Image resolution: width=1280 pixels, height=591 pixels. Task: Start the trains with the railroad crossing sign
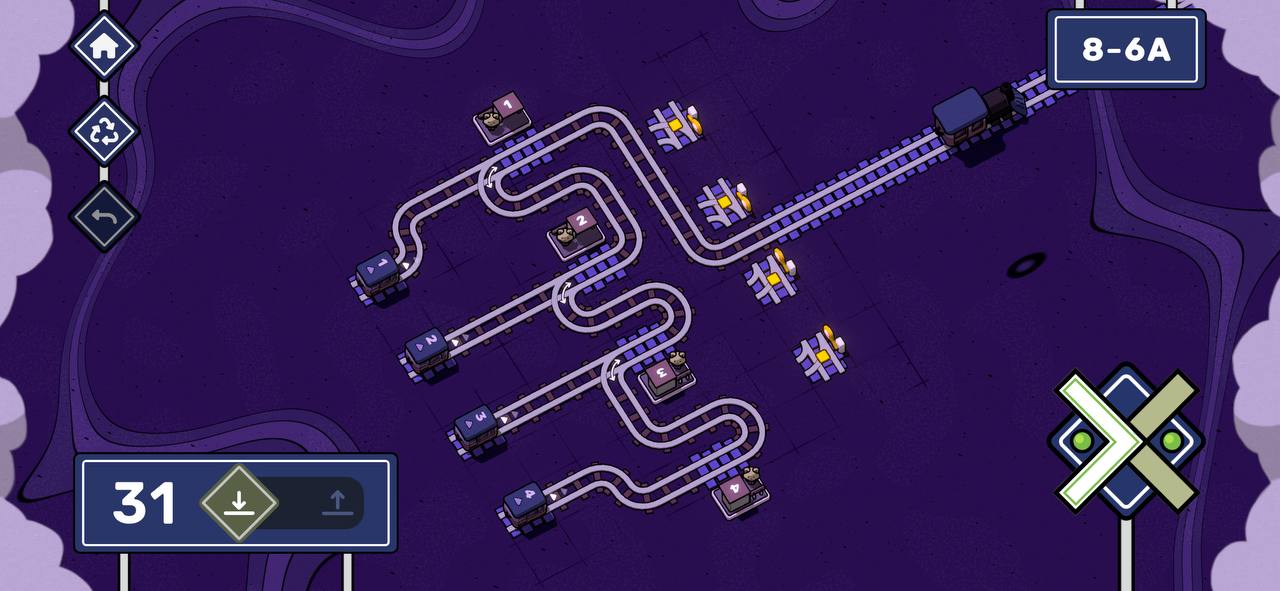pyautogui.click(x=1126, y=441)
